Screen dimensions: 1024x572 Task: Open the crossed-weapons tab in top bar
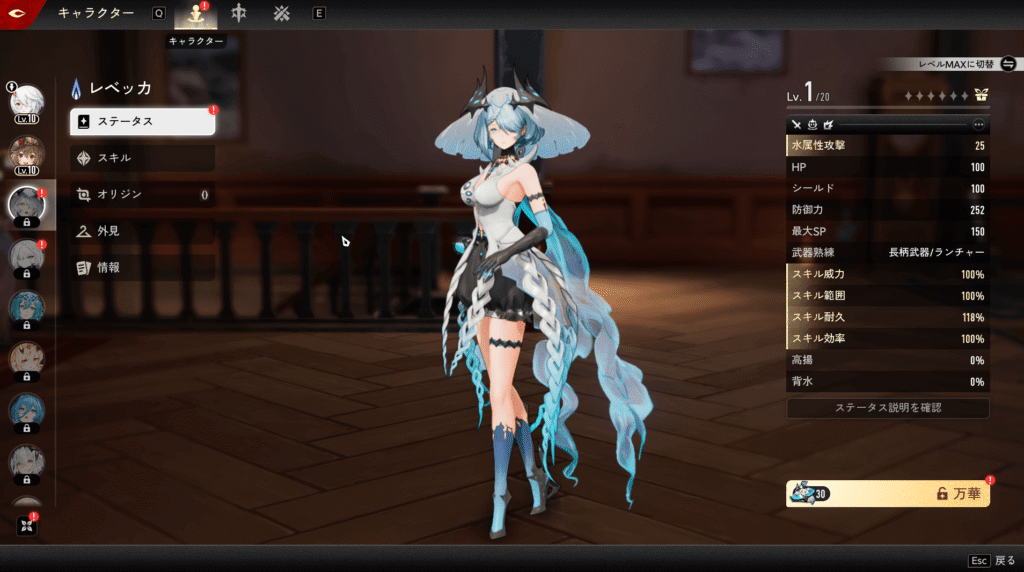pyautogui.click(x=281, y=14)
